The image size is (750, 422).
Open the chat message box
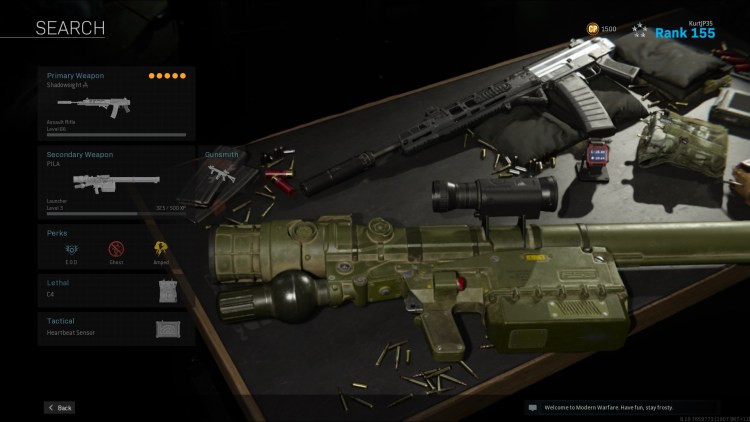(x=620, y=408)
